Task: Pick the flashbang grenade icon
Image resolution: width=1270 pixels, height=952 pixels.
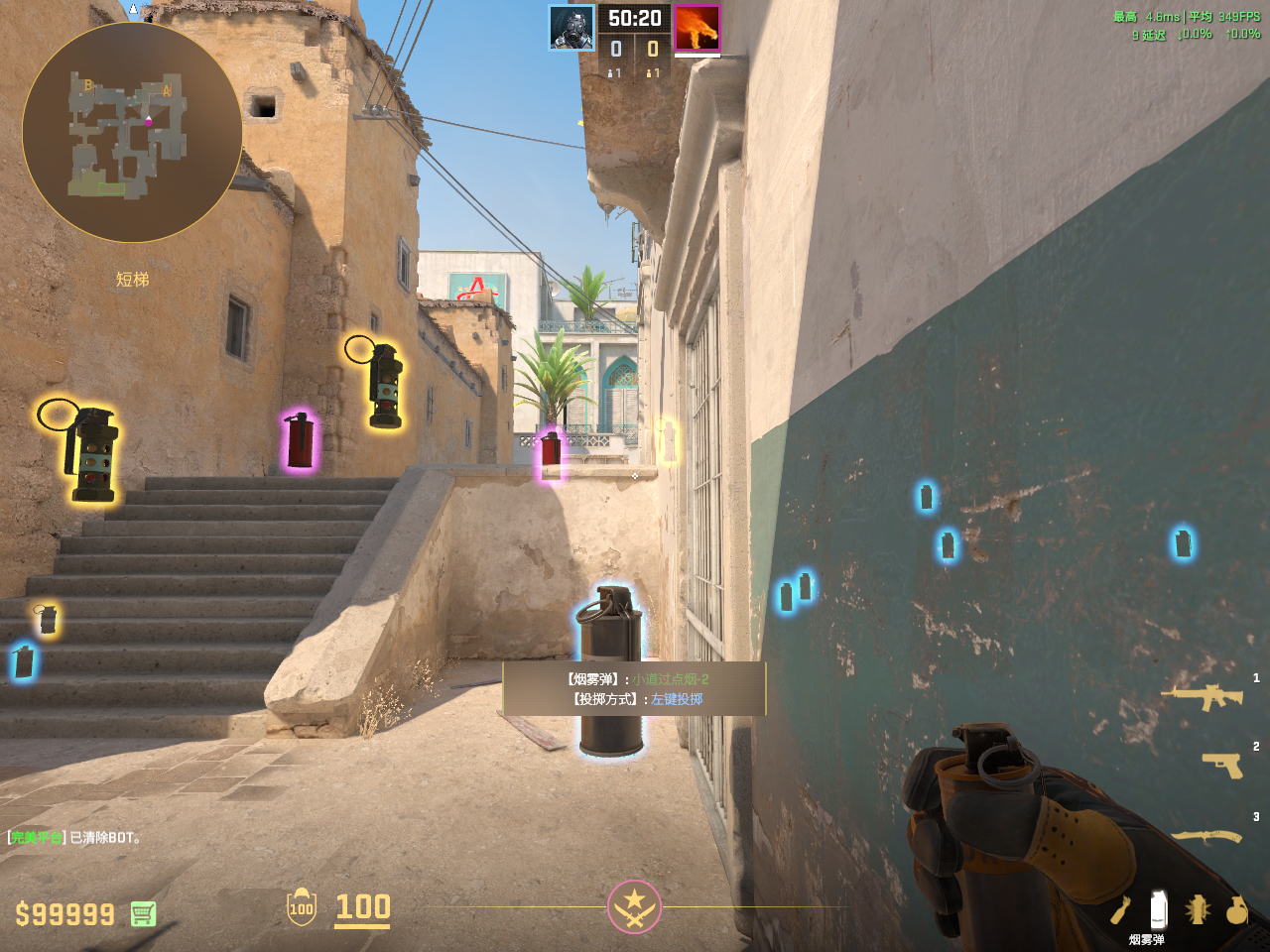Action: (1198, 908)
